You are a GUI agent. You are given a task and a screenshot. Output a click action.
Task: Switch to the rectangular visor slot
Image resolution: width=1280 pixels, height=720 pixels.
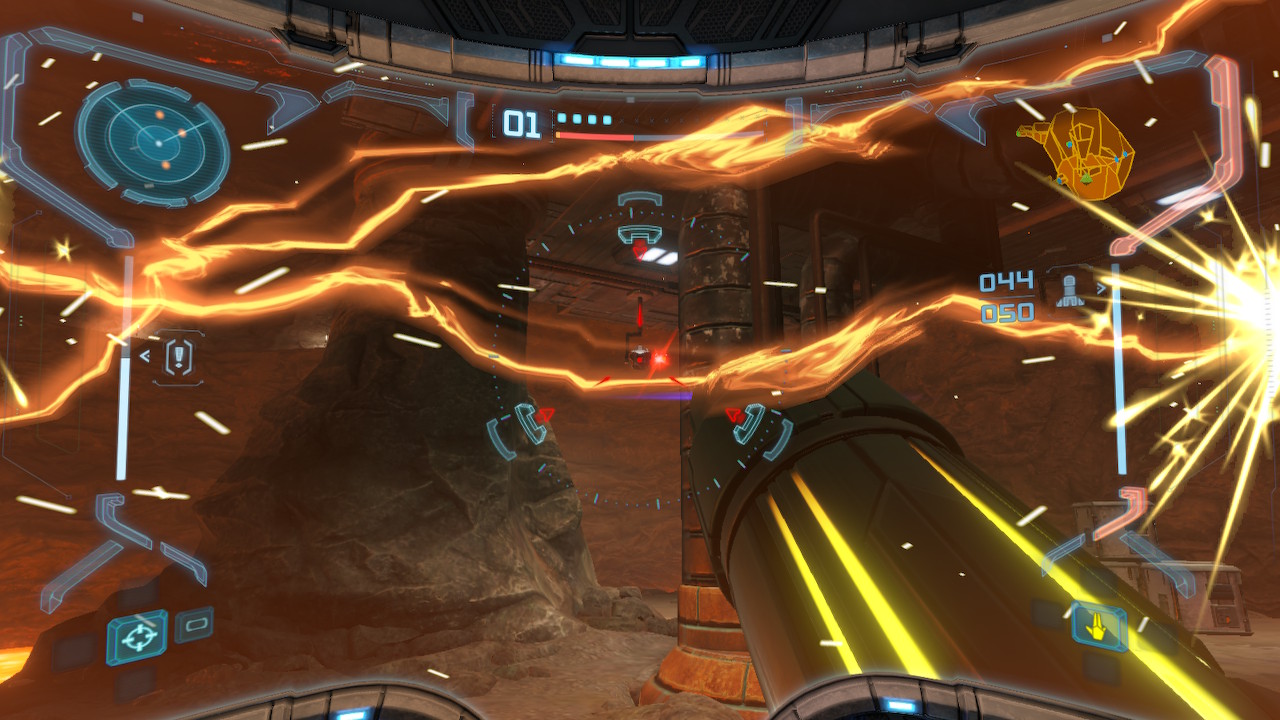194,625
